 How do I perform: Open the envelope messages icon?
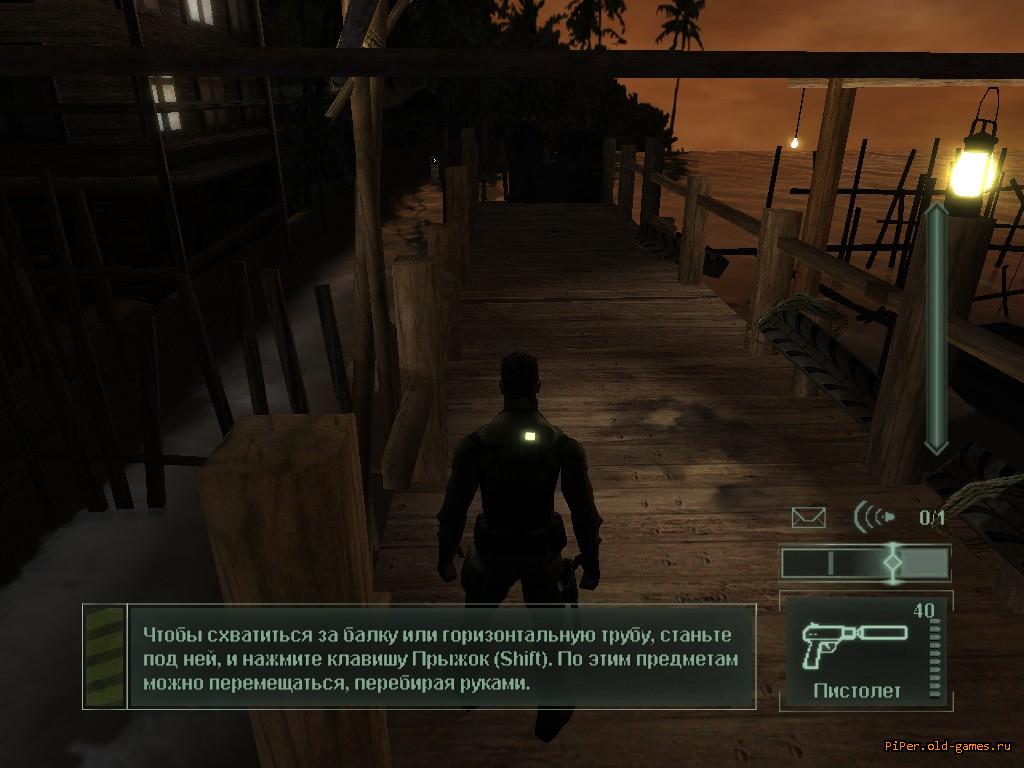tap(808, 517)
